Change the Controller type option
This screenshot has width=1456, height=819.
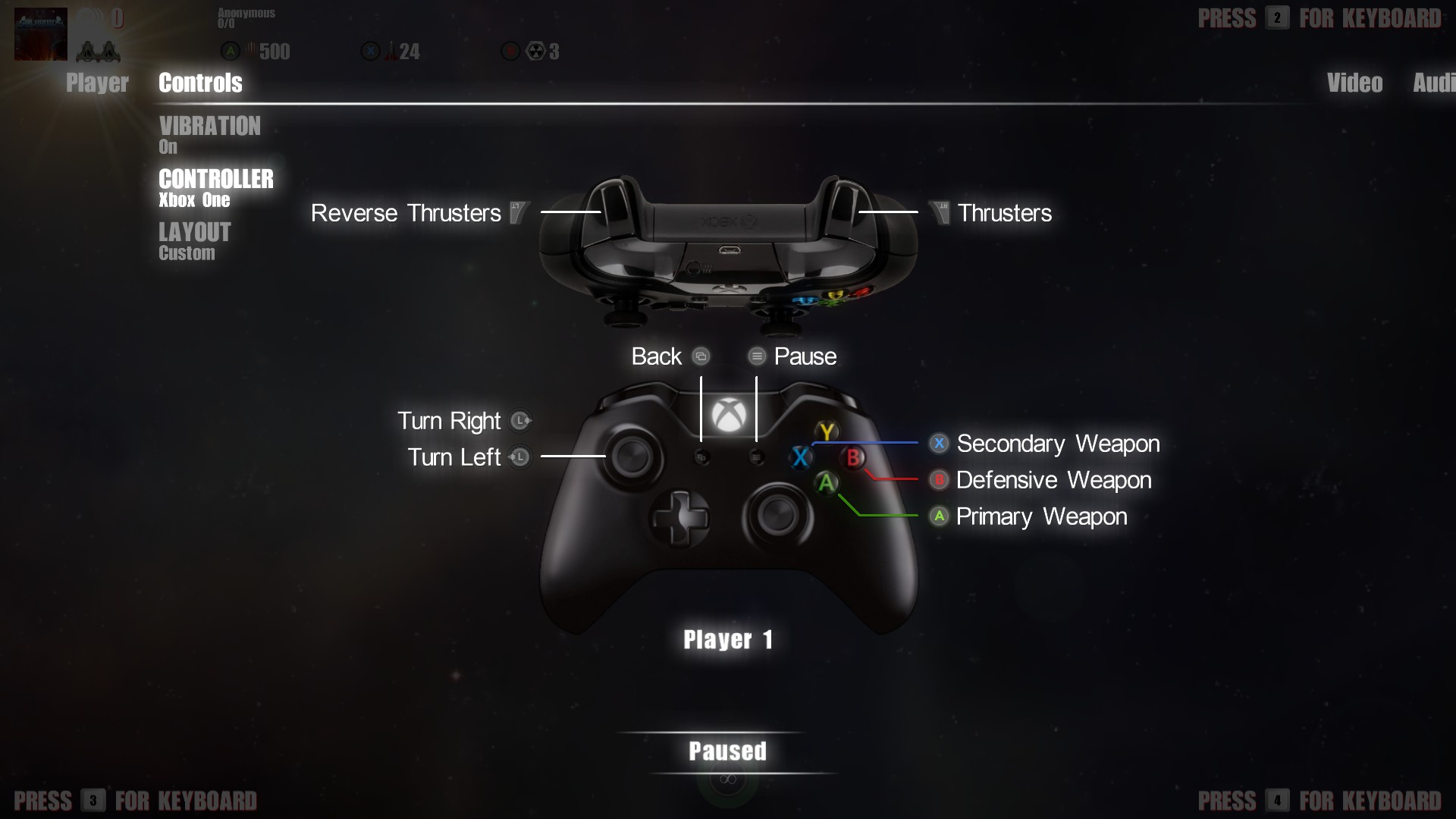(x=215, y=187)
